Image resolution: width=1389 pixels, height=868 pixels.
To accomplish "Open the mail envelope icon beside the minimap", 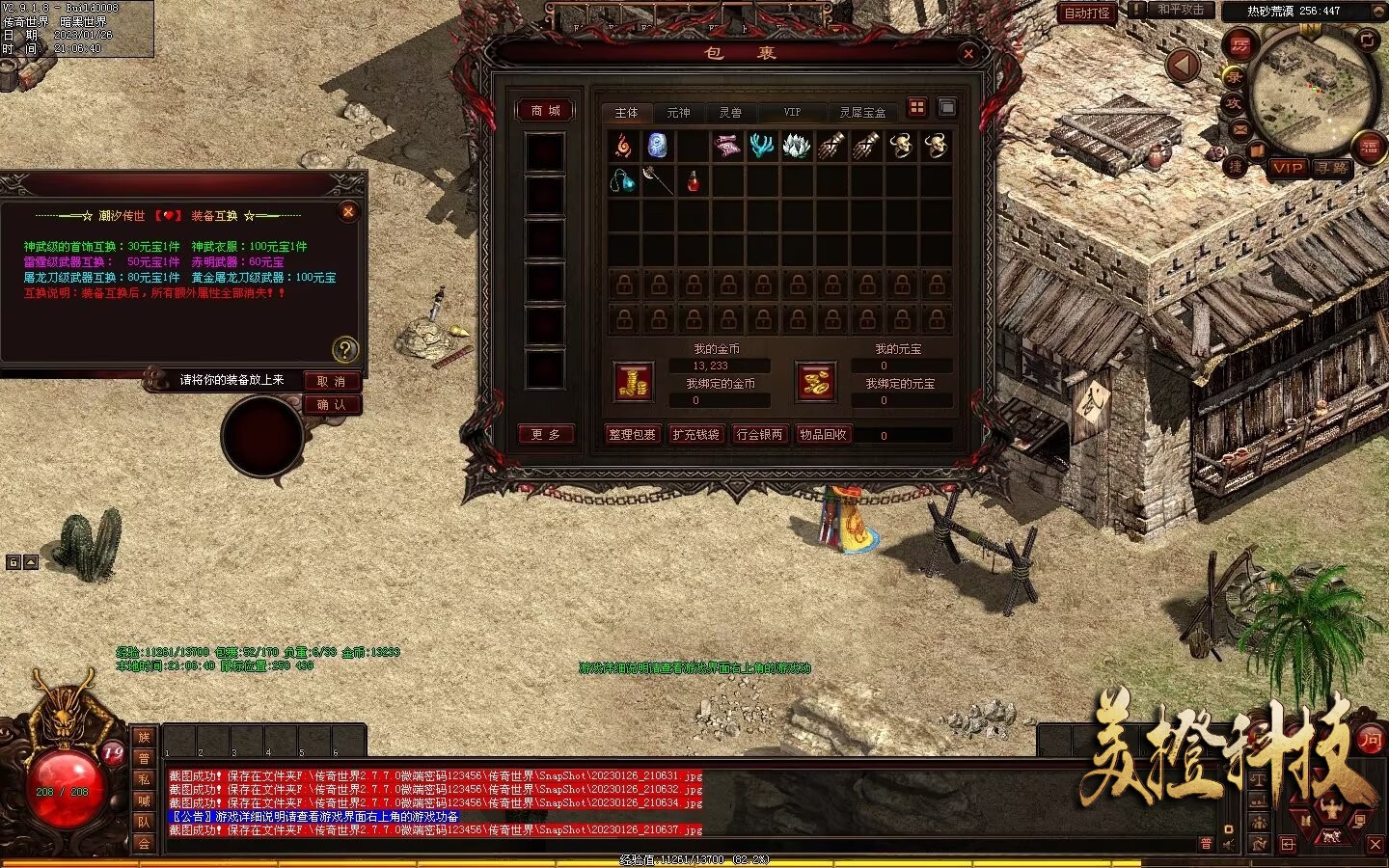I will (1239, 129).
